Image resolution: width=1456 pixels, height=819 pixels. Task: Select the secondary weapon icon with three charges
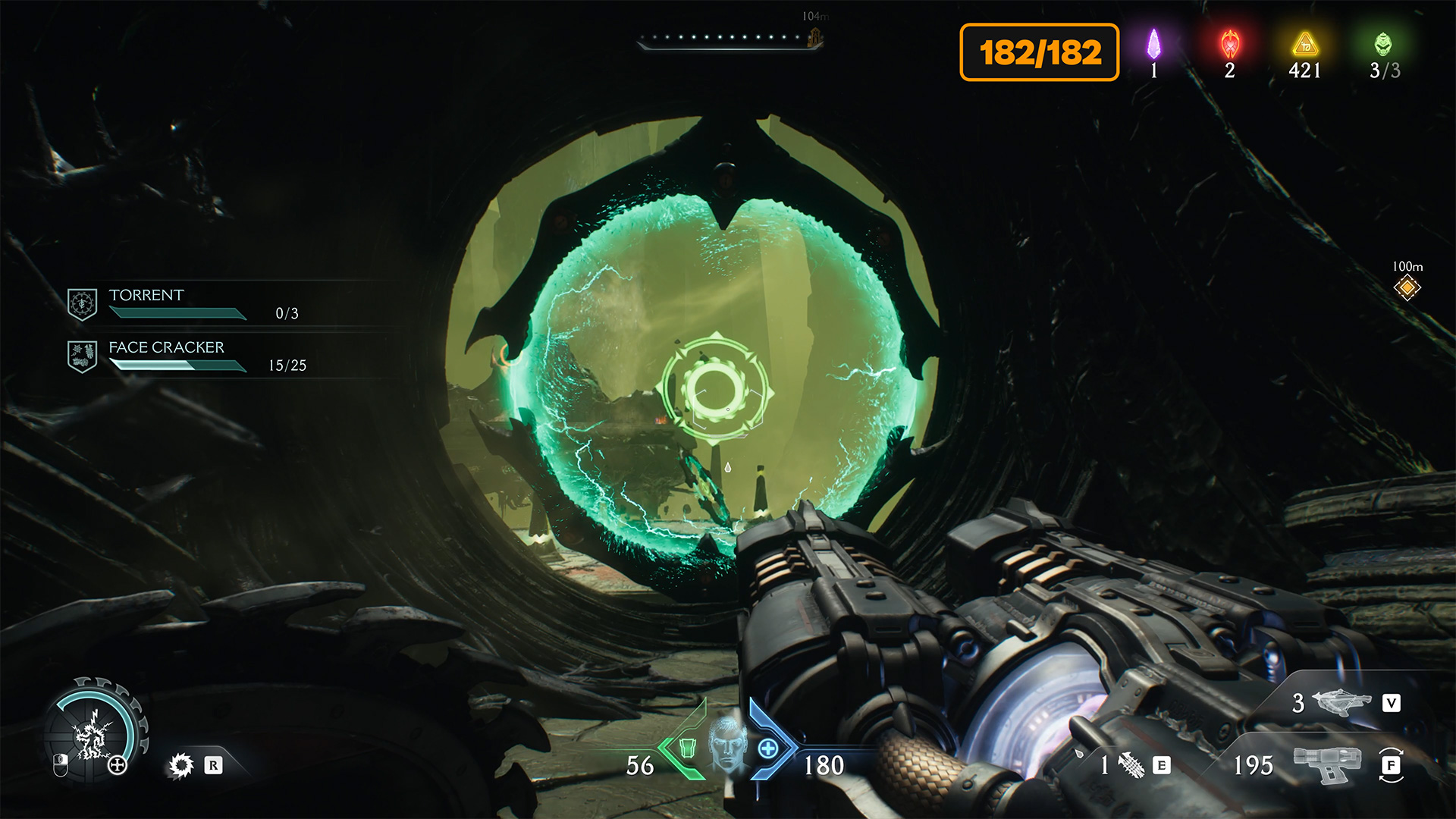pyautogui.click(x=1341, y=702)
